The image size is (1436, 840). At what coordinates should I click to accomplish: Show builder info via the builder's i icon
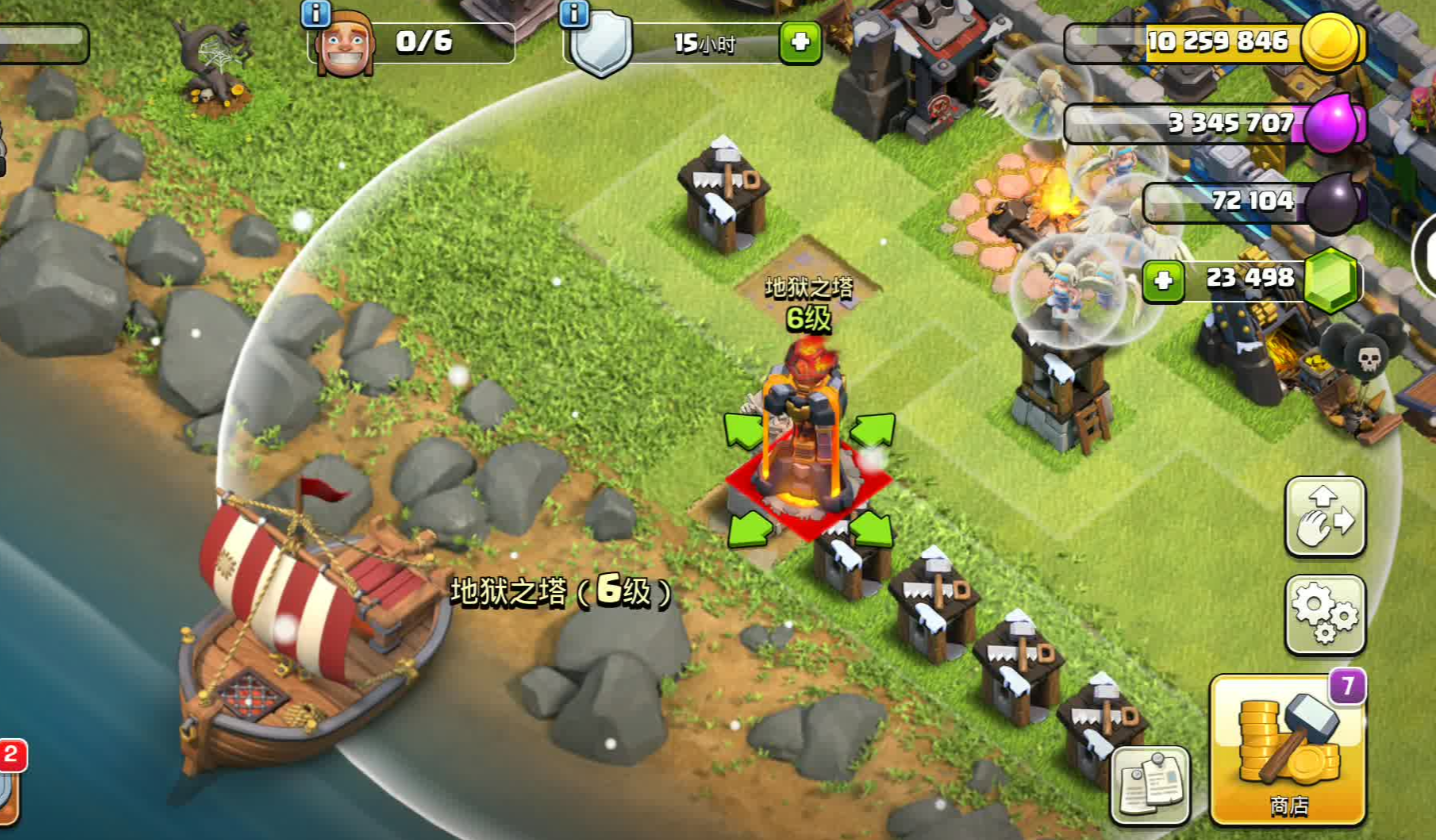click(x=315, y=14)
